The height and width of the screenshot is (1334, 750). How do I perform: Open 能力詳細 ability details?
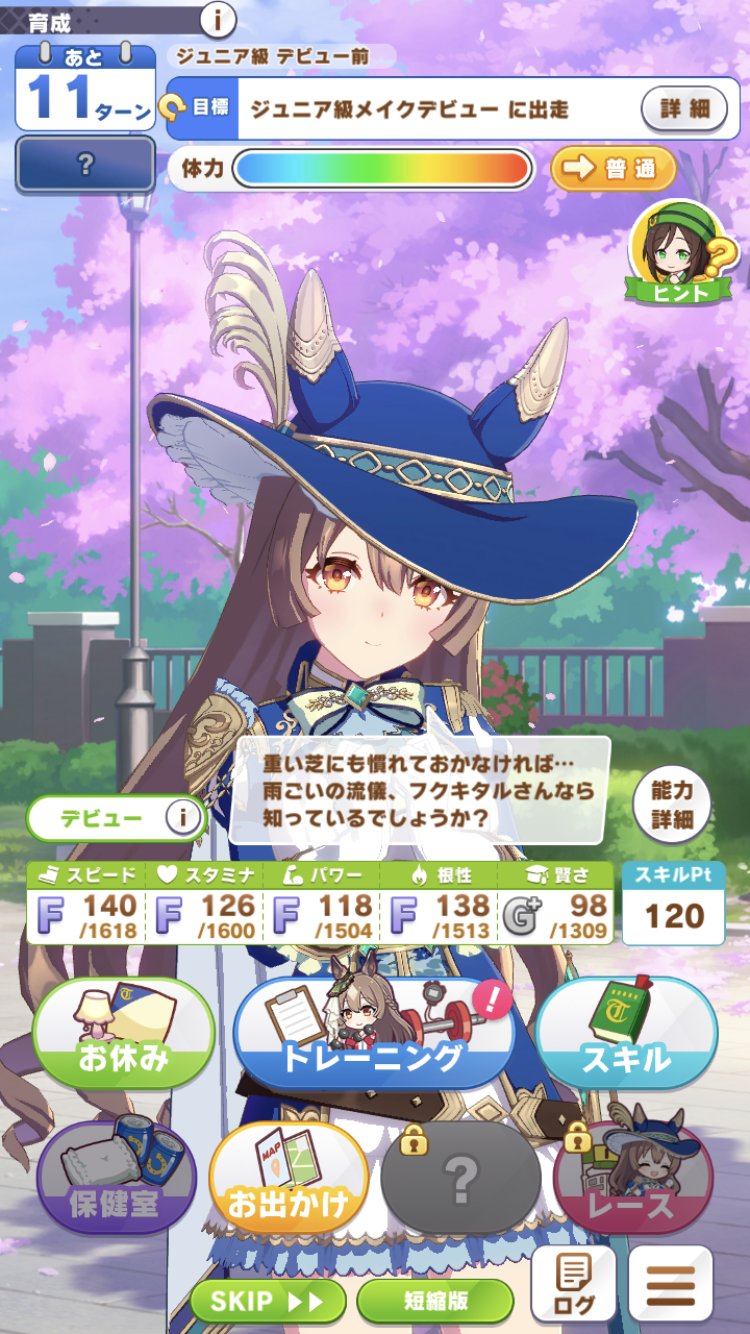pos(672,804)
